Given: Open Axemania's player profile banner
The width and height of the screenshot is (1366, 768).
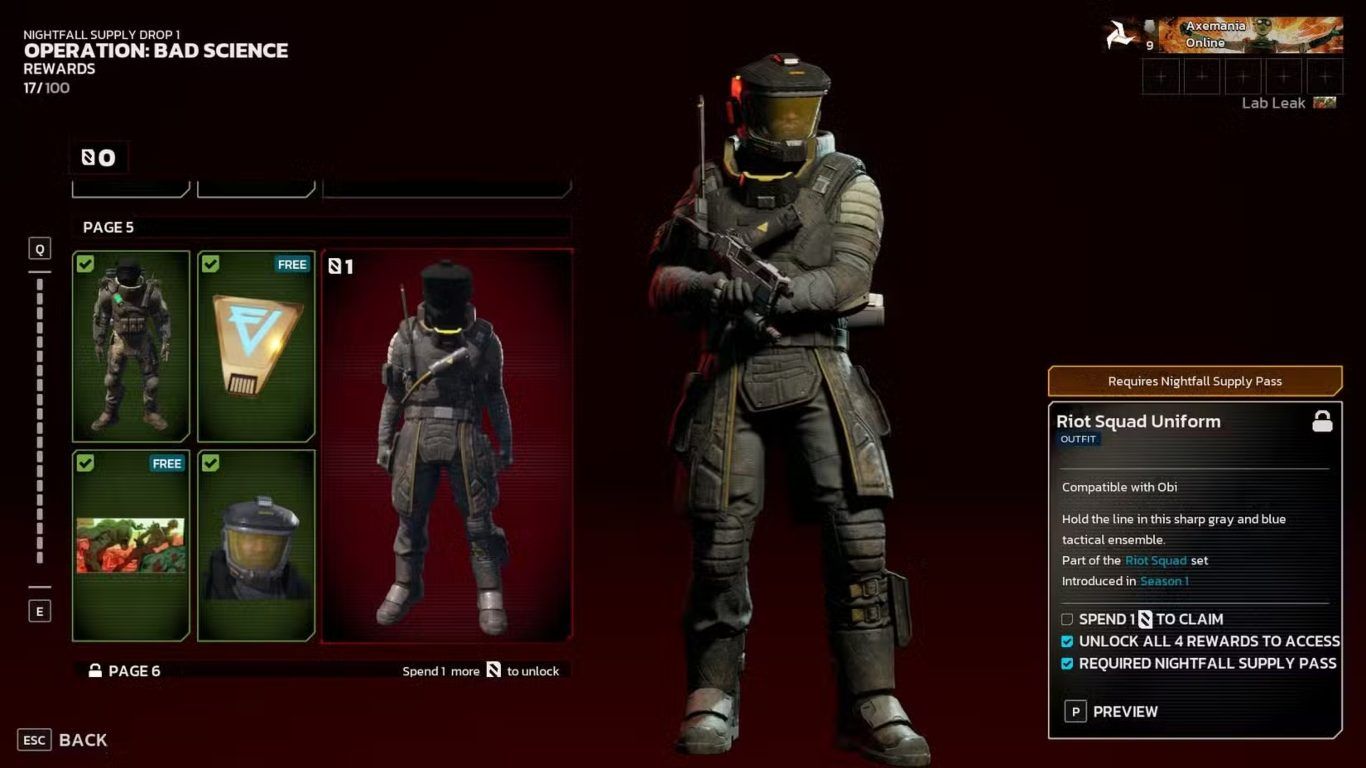Looking at the screenshot, I should [x=1248, y=35].
